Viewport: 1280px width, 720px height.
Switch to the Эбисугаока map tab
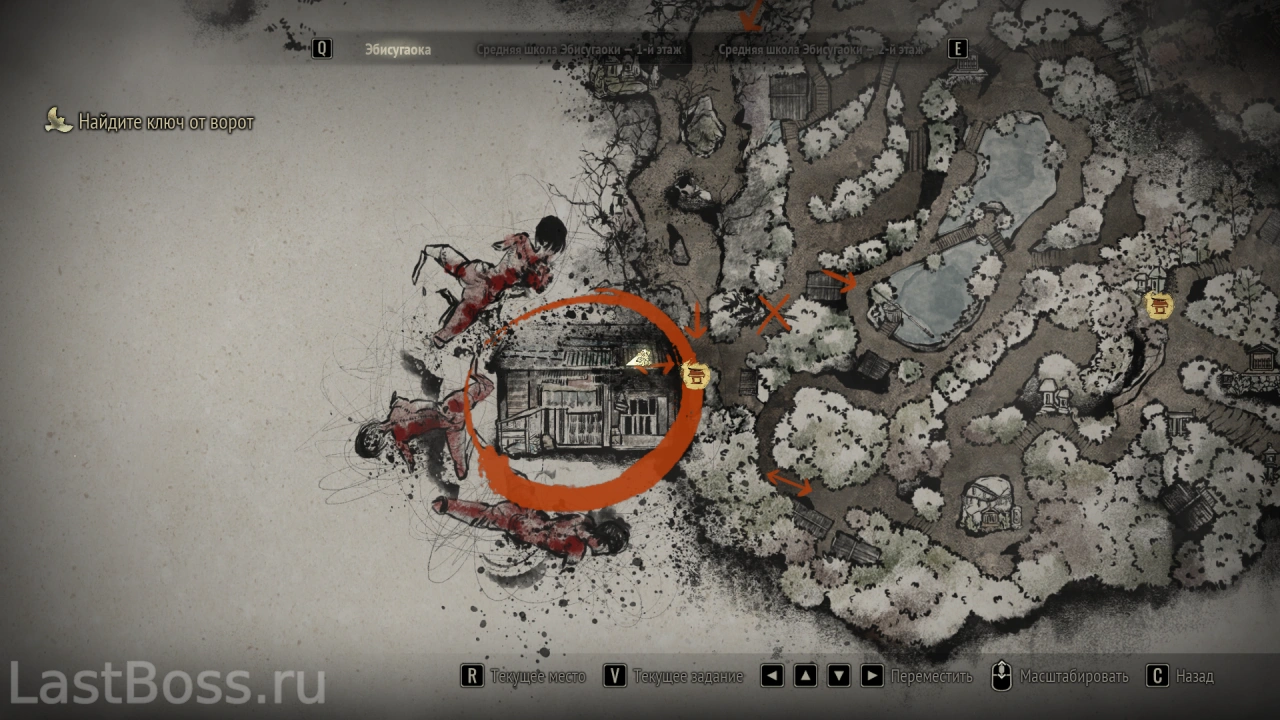click(x=397, y=49)
